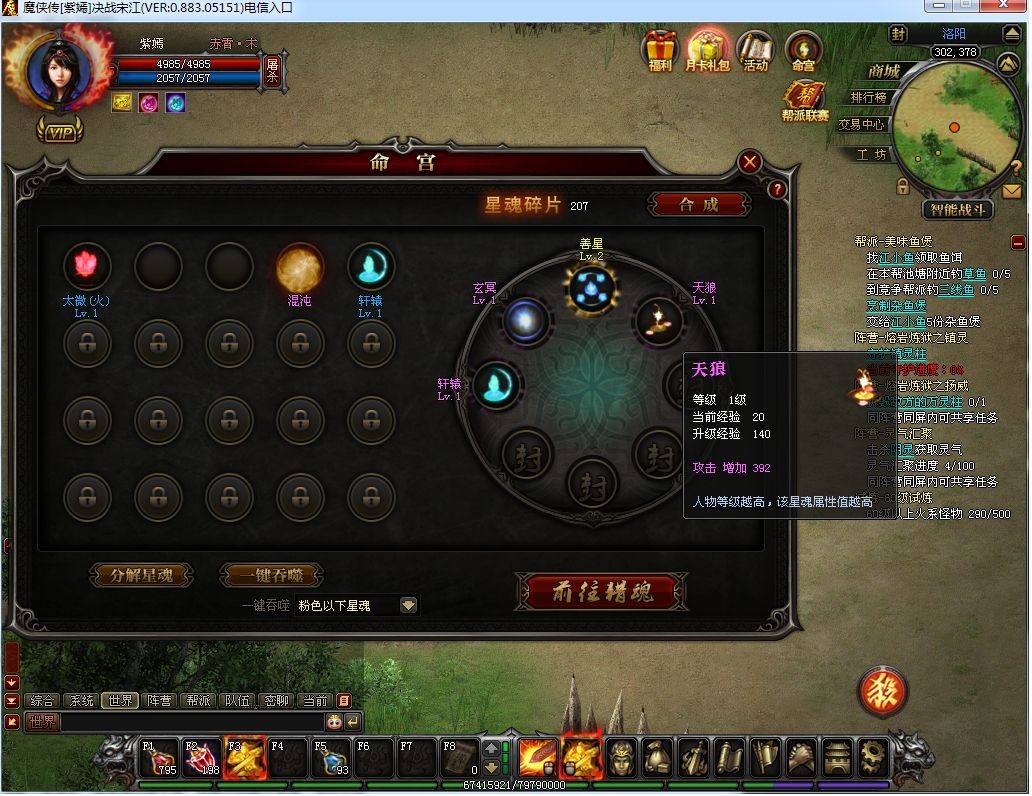The width and height of the screenshot is (1032, 796).
Task: Open the 月卡礼包 gift pack
Action: pyautogui.click(x=707, y=48)
